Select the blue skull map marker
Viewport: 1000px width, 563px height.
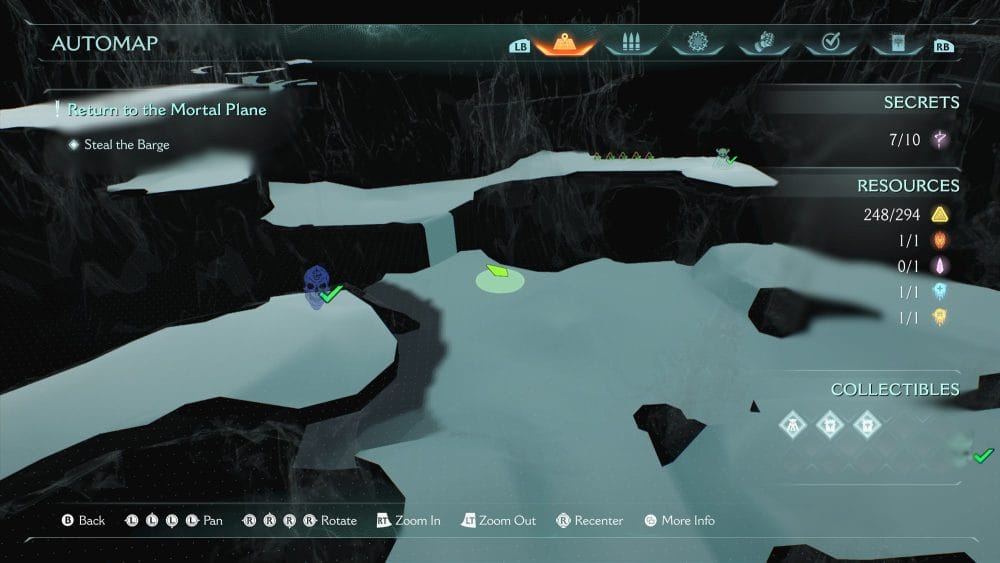[x=316, y=287]
